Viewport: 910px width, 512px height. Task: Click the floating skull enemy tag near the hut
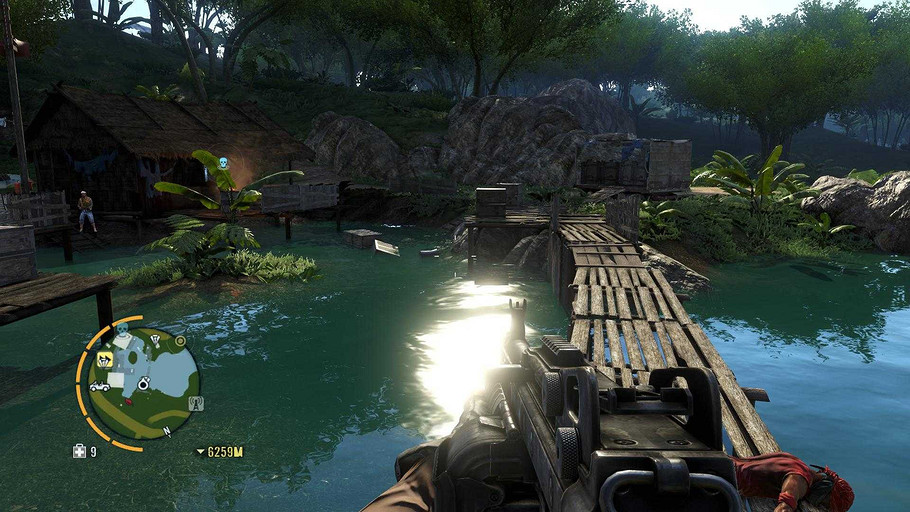point(223,163)
